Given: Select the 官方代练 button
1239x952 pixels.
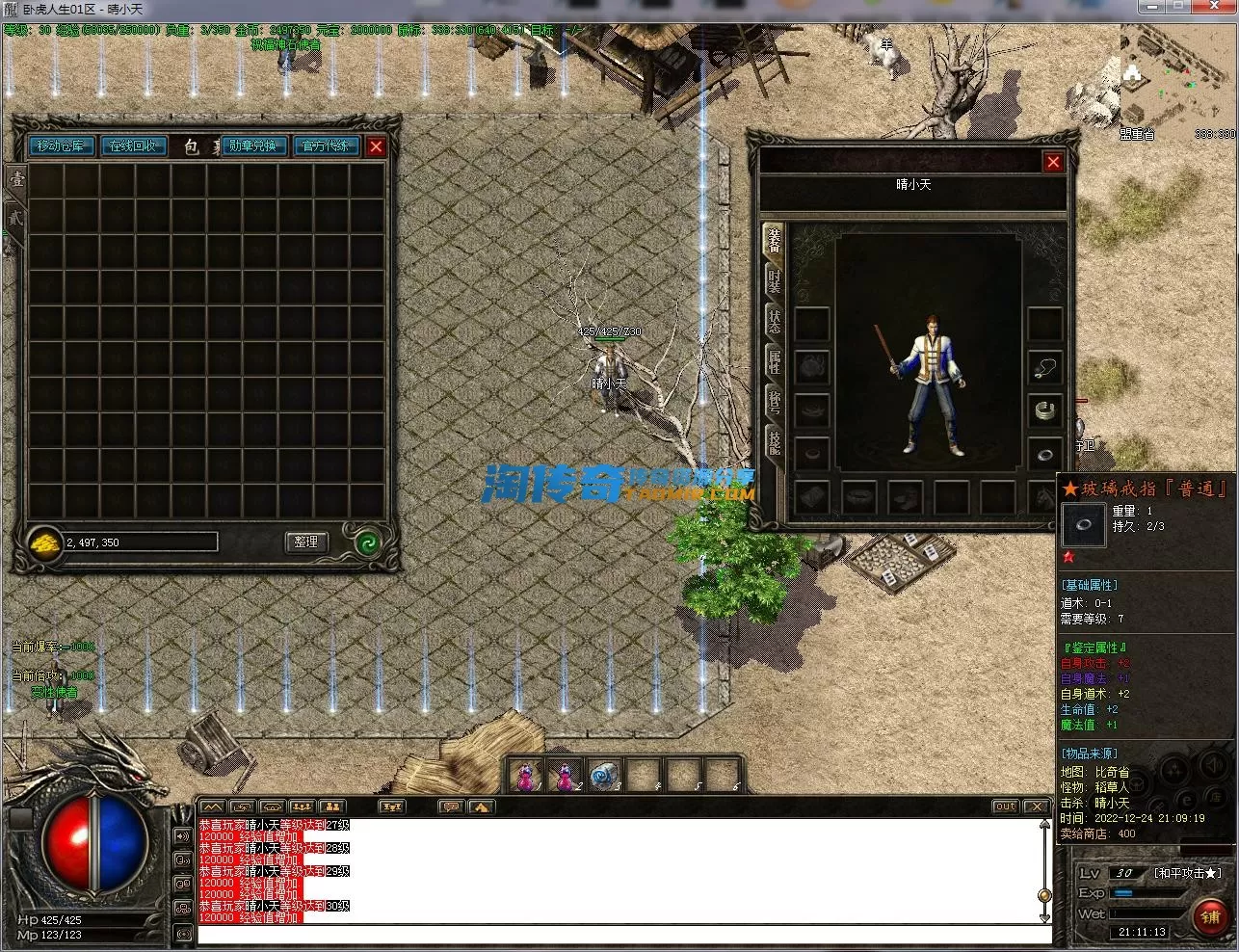Looking at the screenshot, I should pos(326,146).
